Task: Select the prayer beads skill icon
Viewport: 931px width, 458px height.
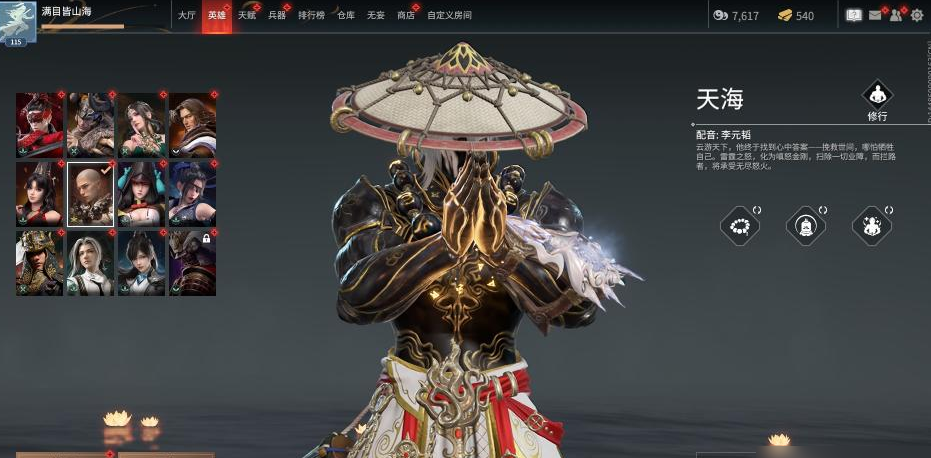Action: [739, 225]
